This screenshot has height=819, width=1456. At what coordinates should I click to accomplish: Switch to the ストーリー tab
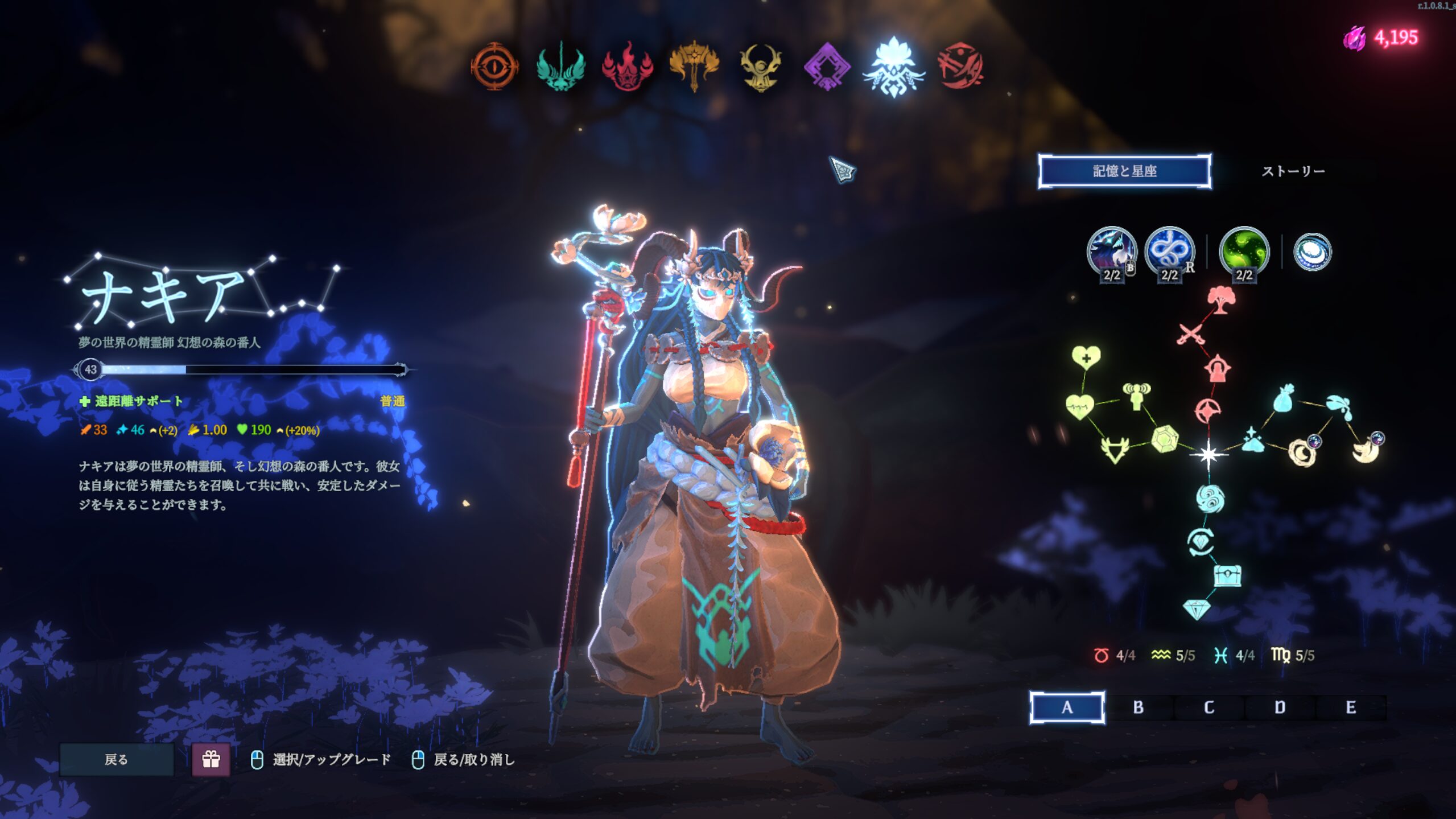click(x=1293, y=171)
